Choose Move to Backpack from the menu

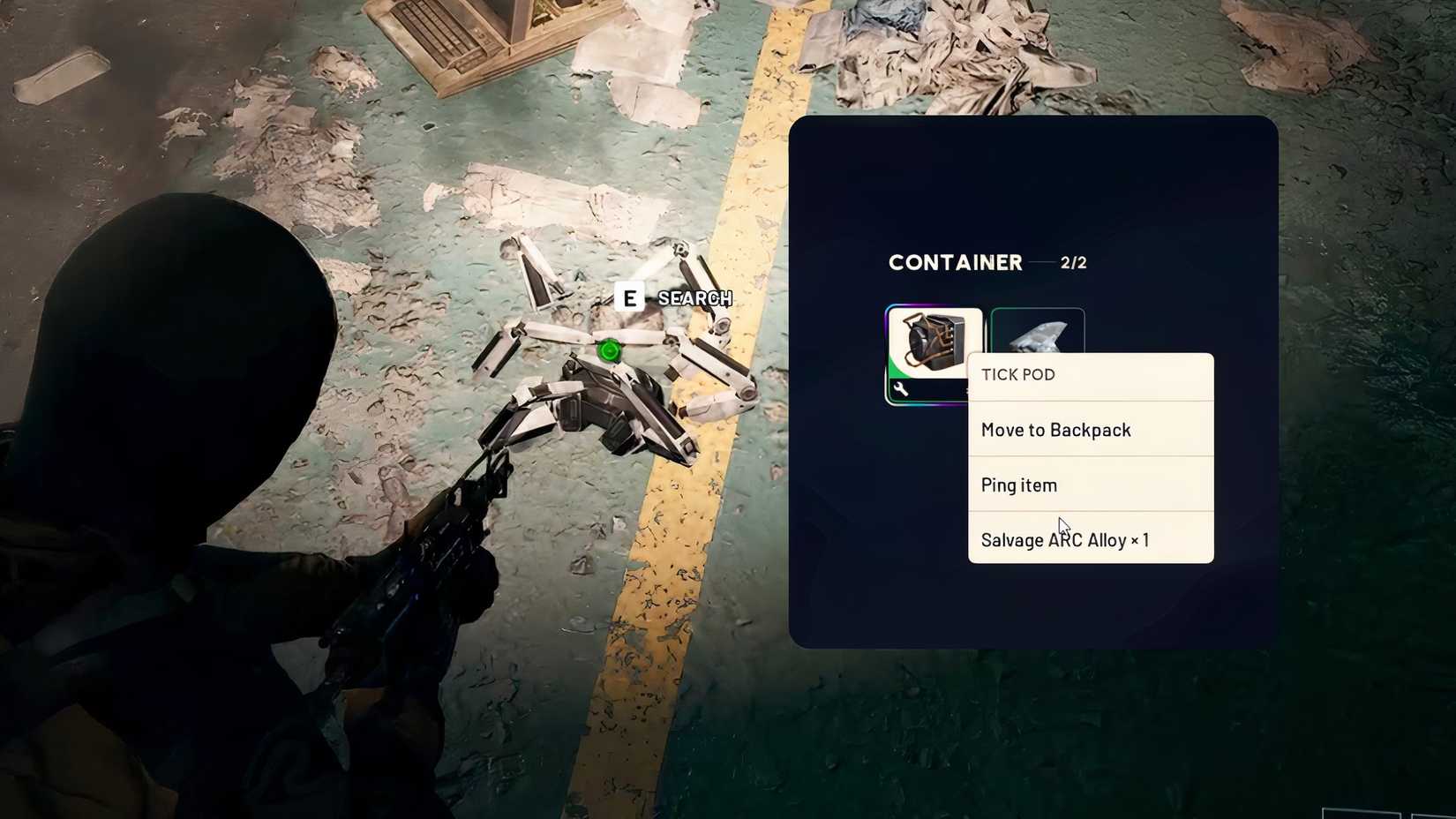coord(1056,430)
